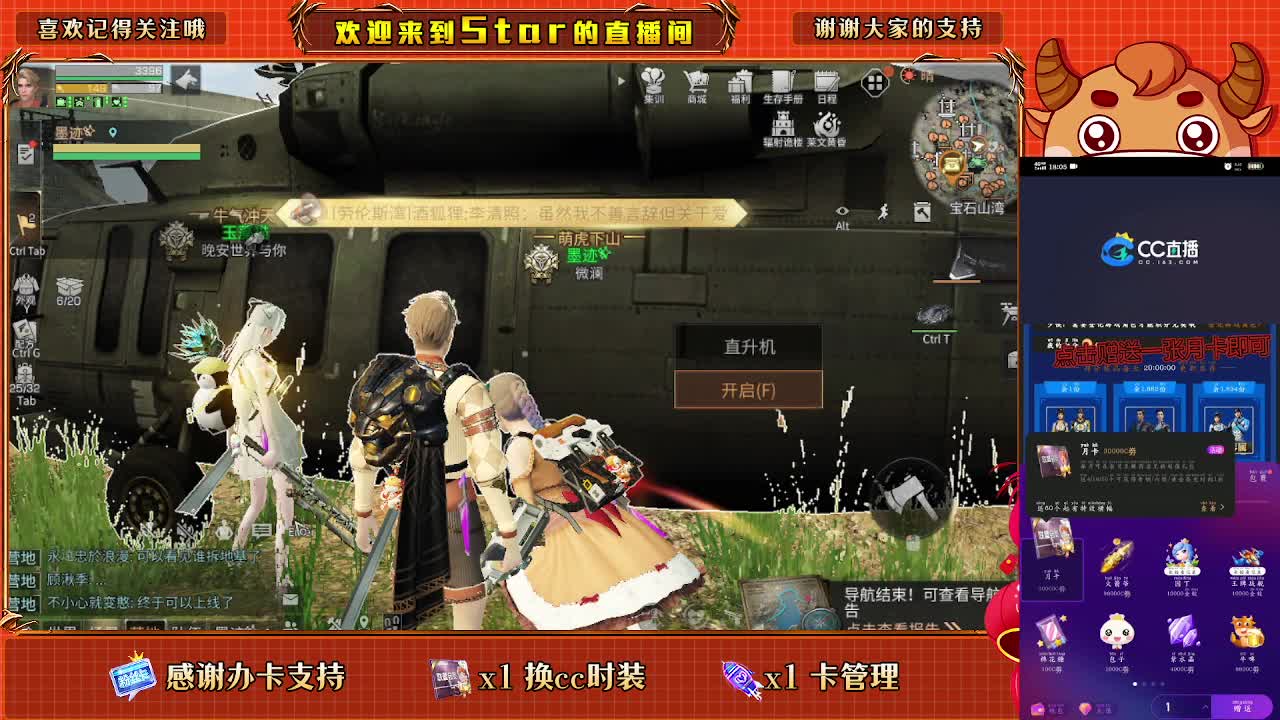Expand the gift quantity selector chevron

coord(1206,707)
